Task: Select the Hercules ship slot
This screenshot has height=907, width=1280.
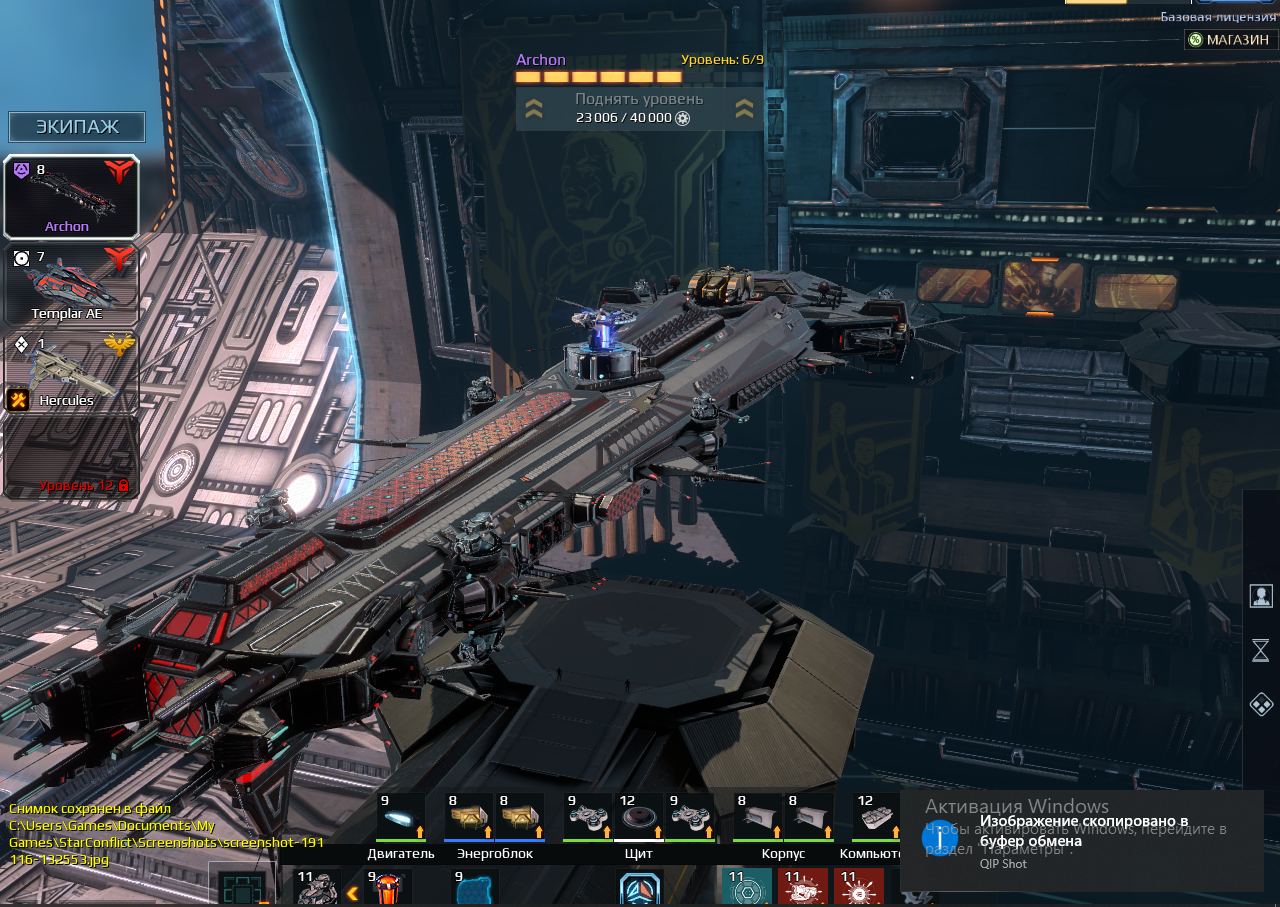Action: click(71, 371)
